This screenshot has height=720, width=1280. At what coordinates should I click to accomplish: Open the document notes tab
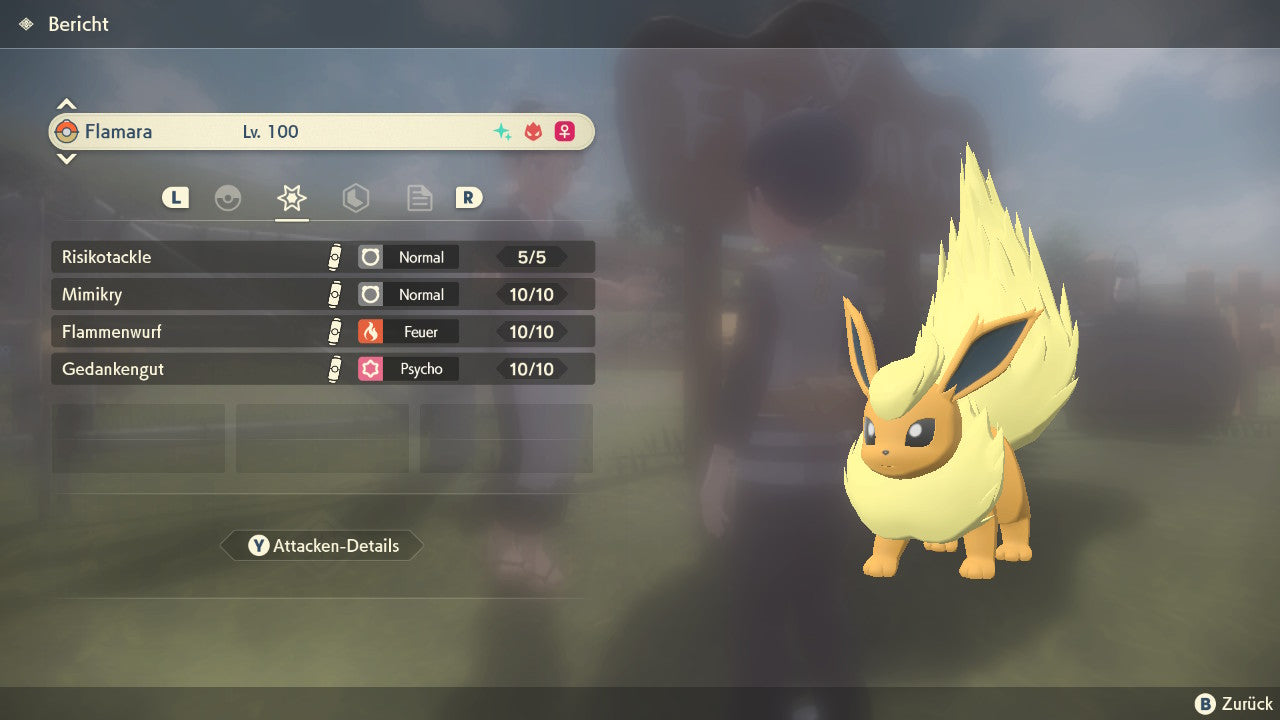(x=419, y=198)
